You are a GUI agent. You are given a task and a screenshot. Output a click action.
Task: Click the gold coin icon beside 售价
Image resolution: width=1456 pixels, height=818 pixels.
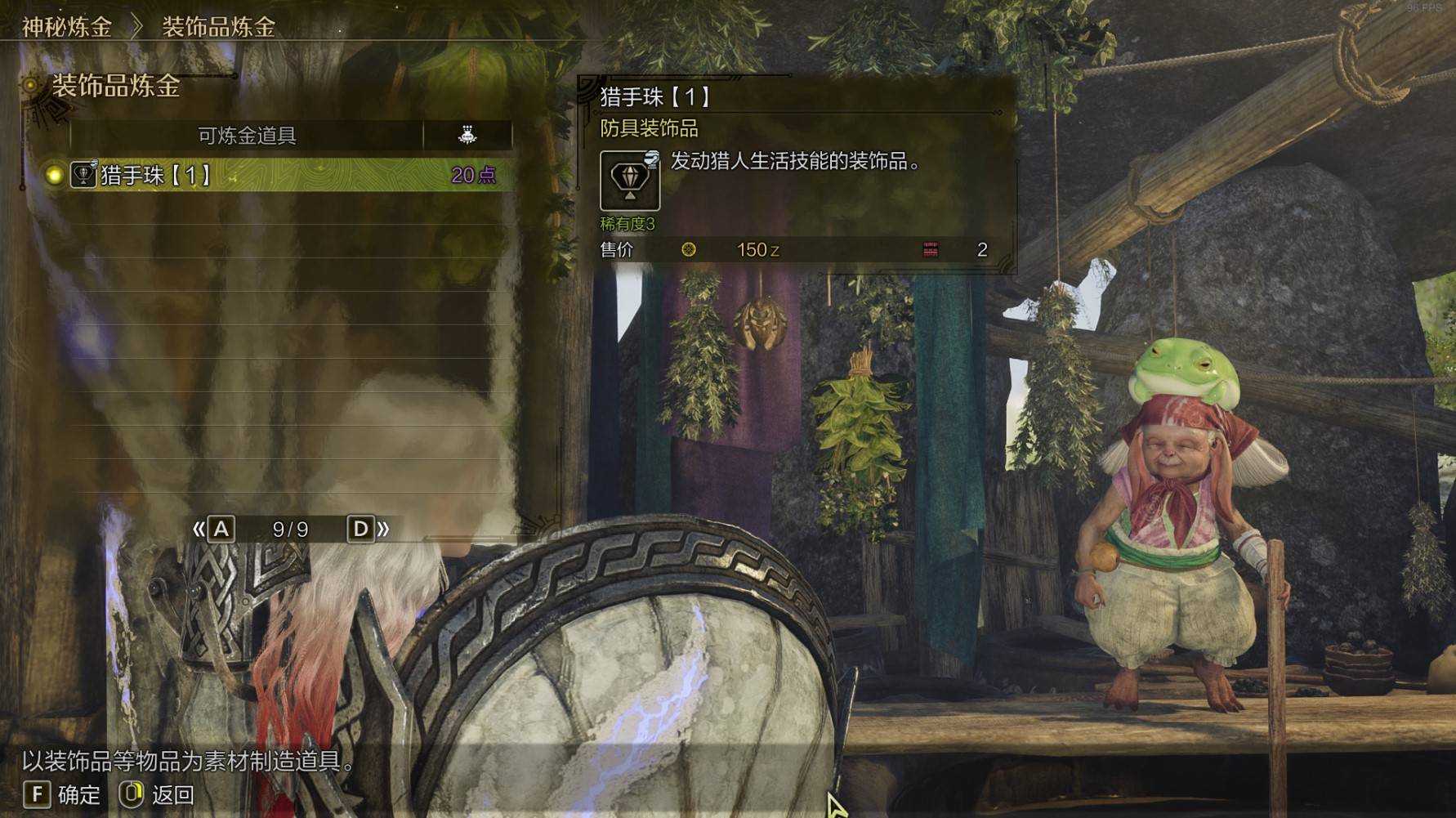(689, 250)
